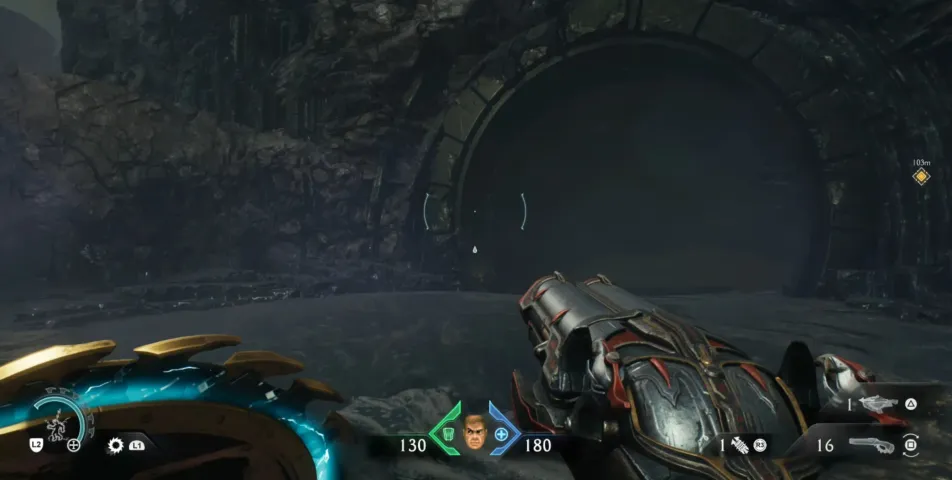Activate the shield saw throw icon
This screenshot has width=952, height=480.
tap(116, 445)
